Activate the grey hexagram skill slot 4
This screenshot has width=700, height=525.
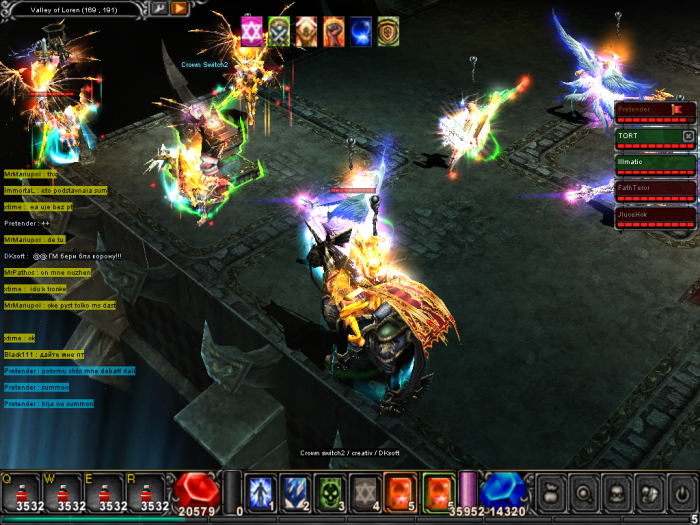368,491
